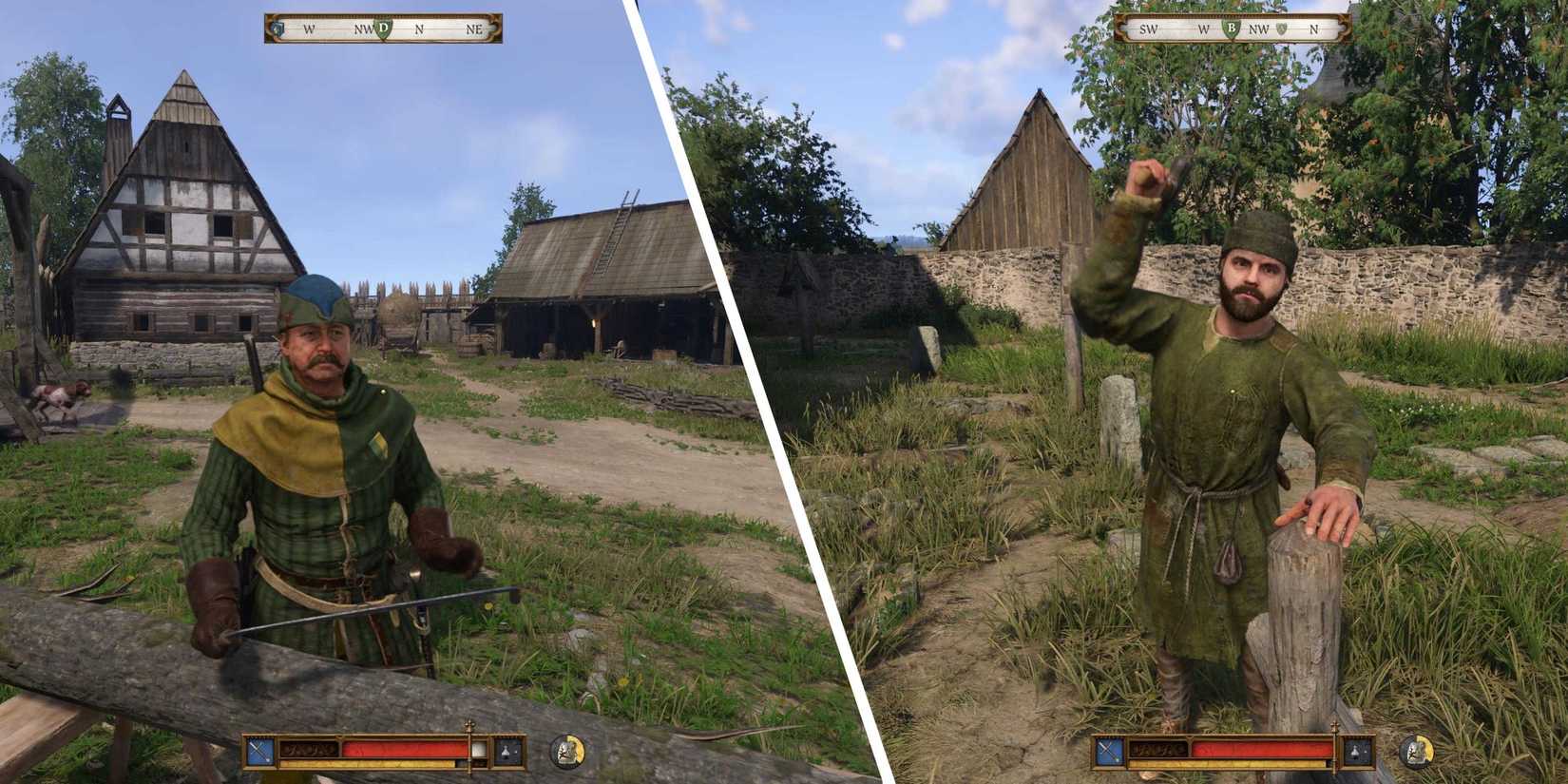Click the white segment at the health bar's end

coord(478,750)
